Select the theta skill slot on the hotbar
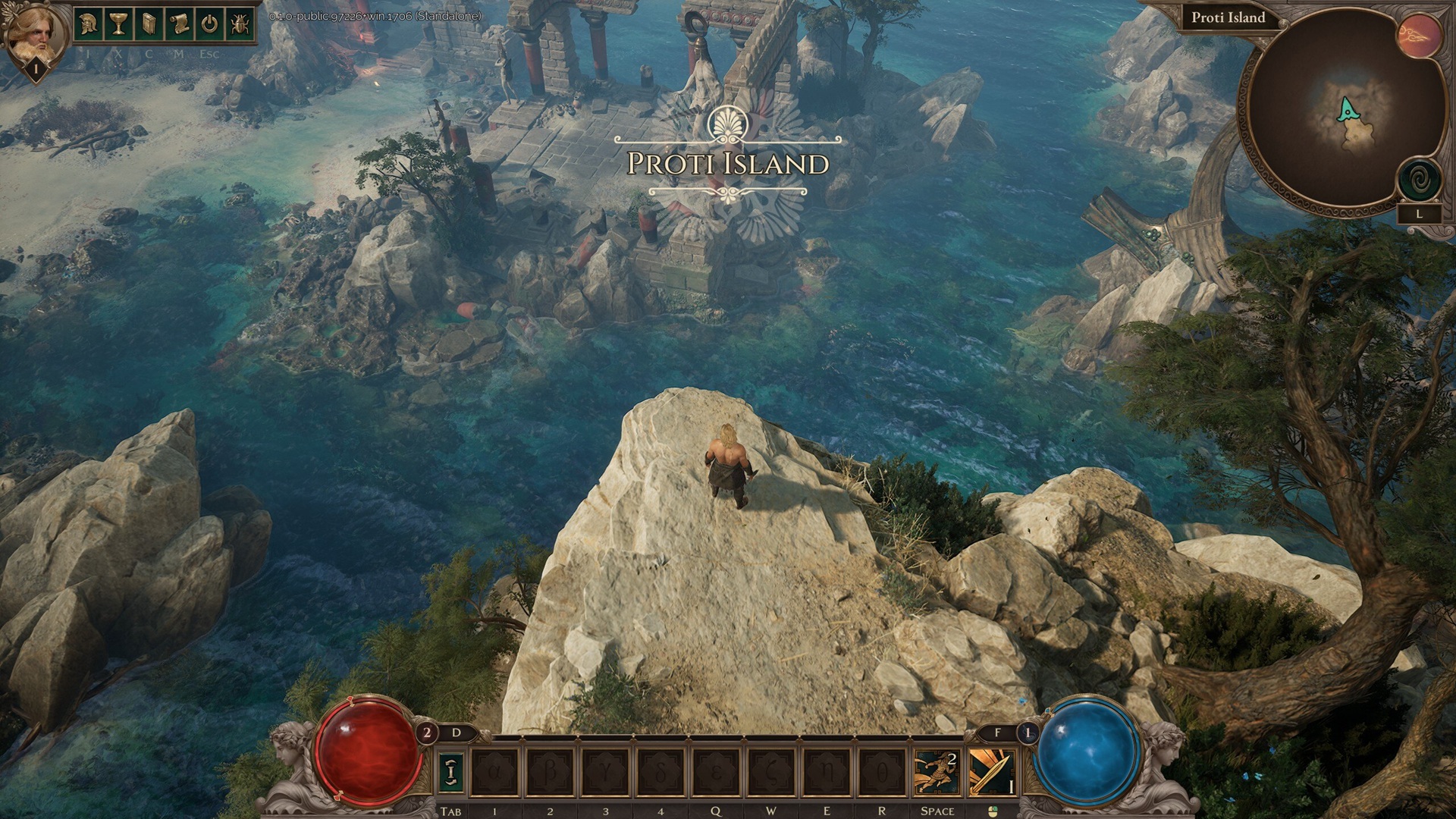The image size is (1456, 819). (882, 773)
